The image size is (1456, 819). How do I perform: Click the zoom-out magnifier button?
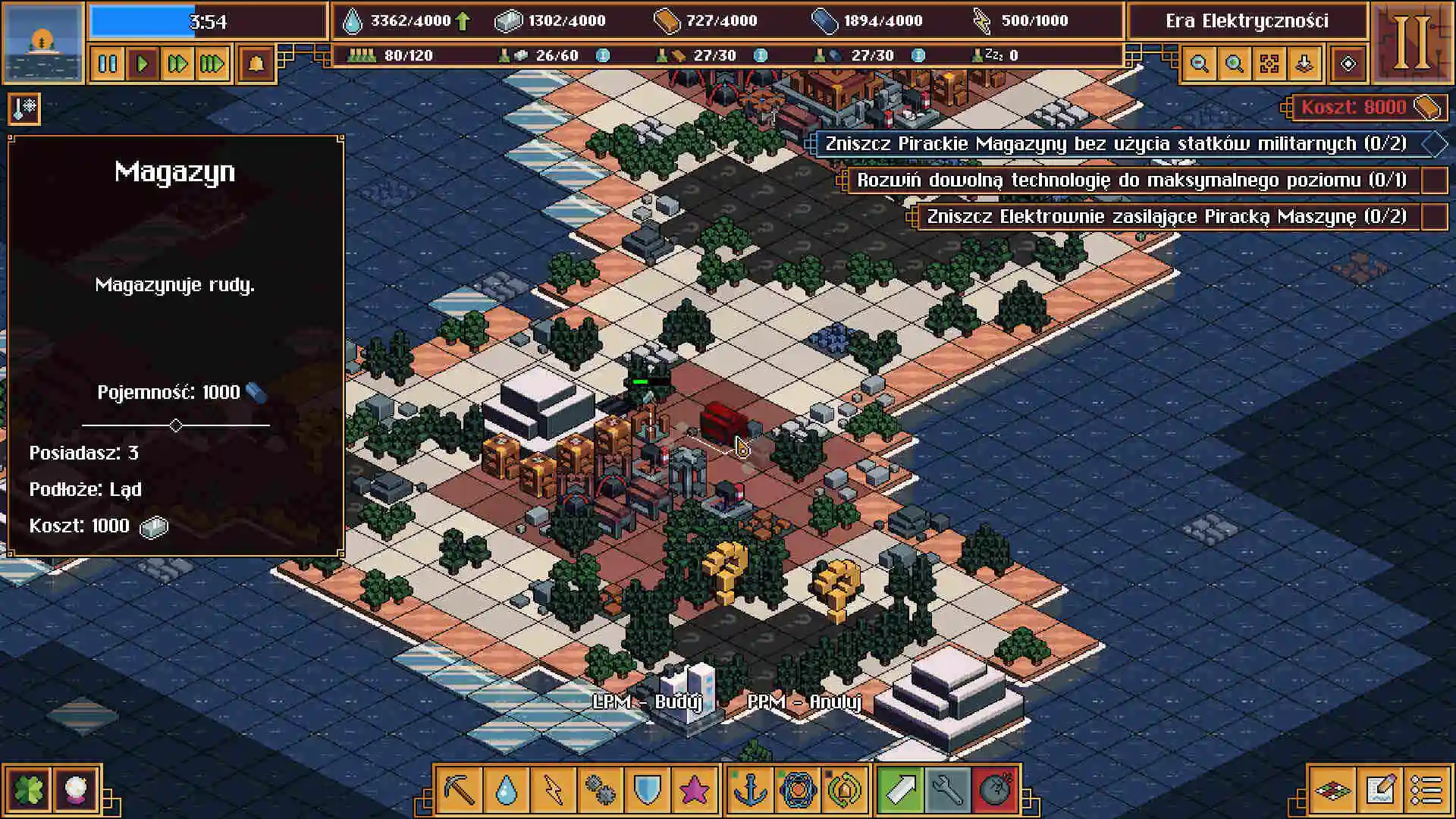[x=1200, y=64]
